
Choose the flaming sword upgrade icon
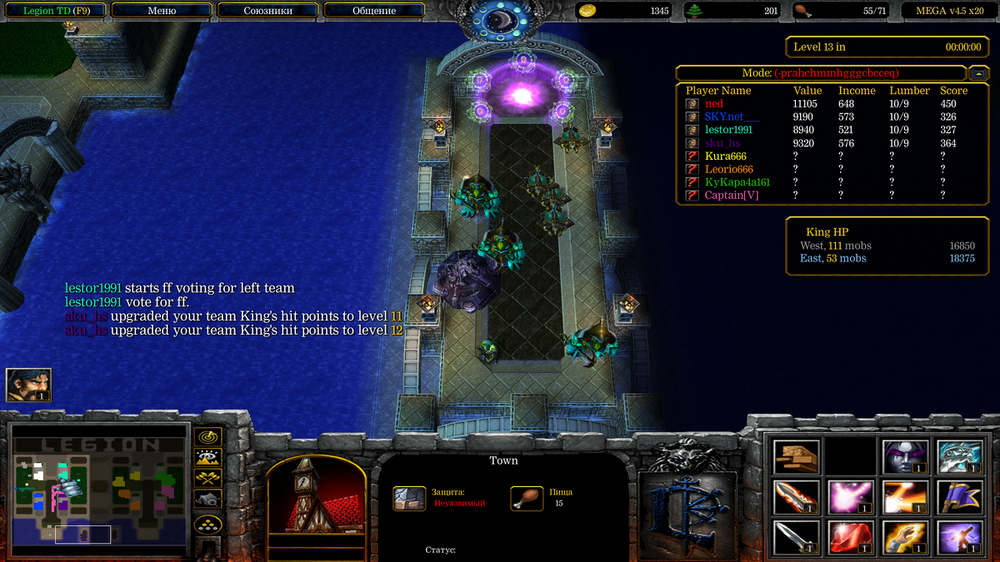point(796,496)
